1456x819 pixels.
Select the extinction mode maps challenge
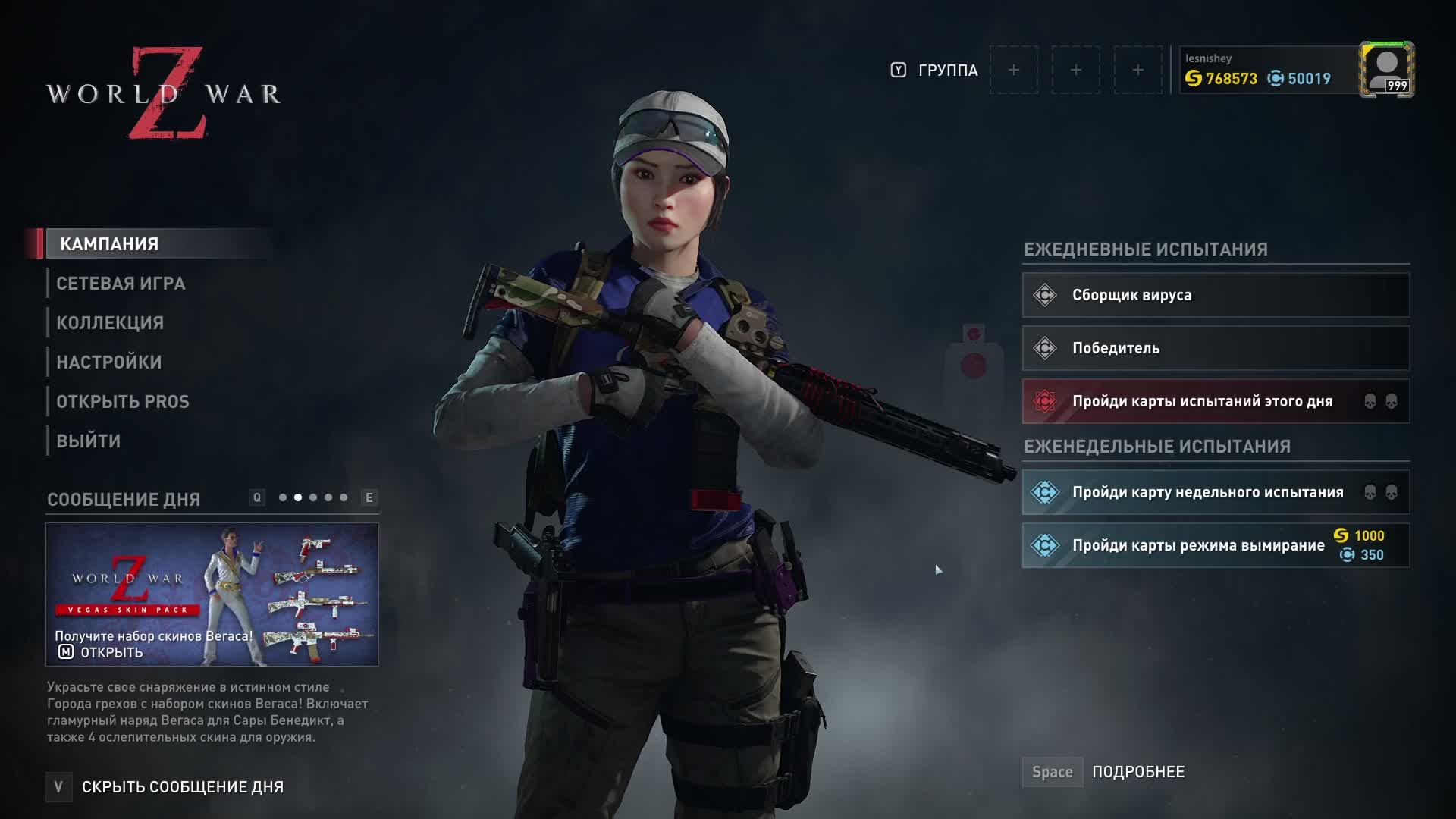pos(1216,545)
